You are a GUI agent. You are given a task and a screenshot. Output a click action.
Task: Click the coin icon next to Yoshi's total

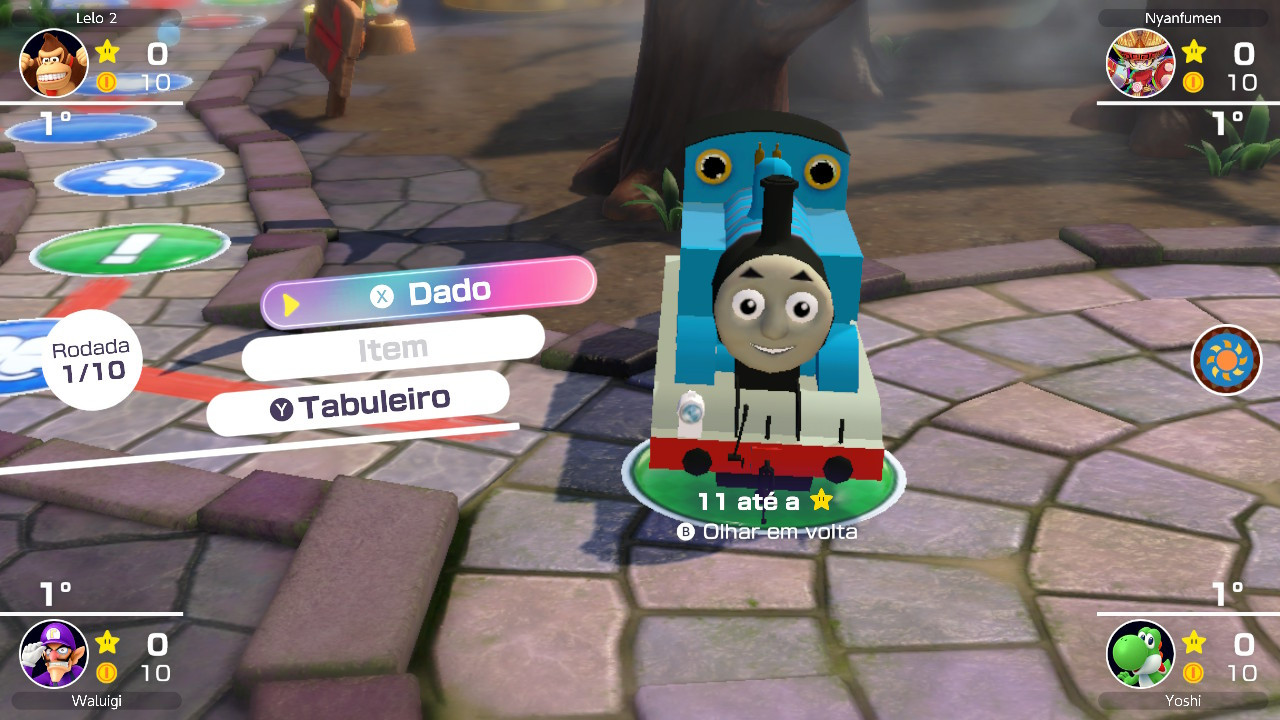coord(1192,674)
